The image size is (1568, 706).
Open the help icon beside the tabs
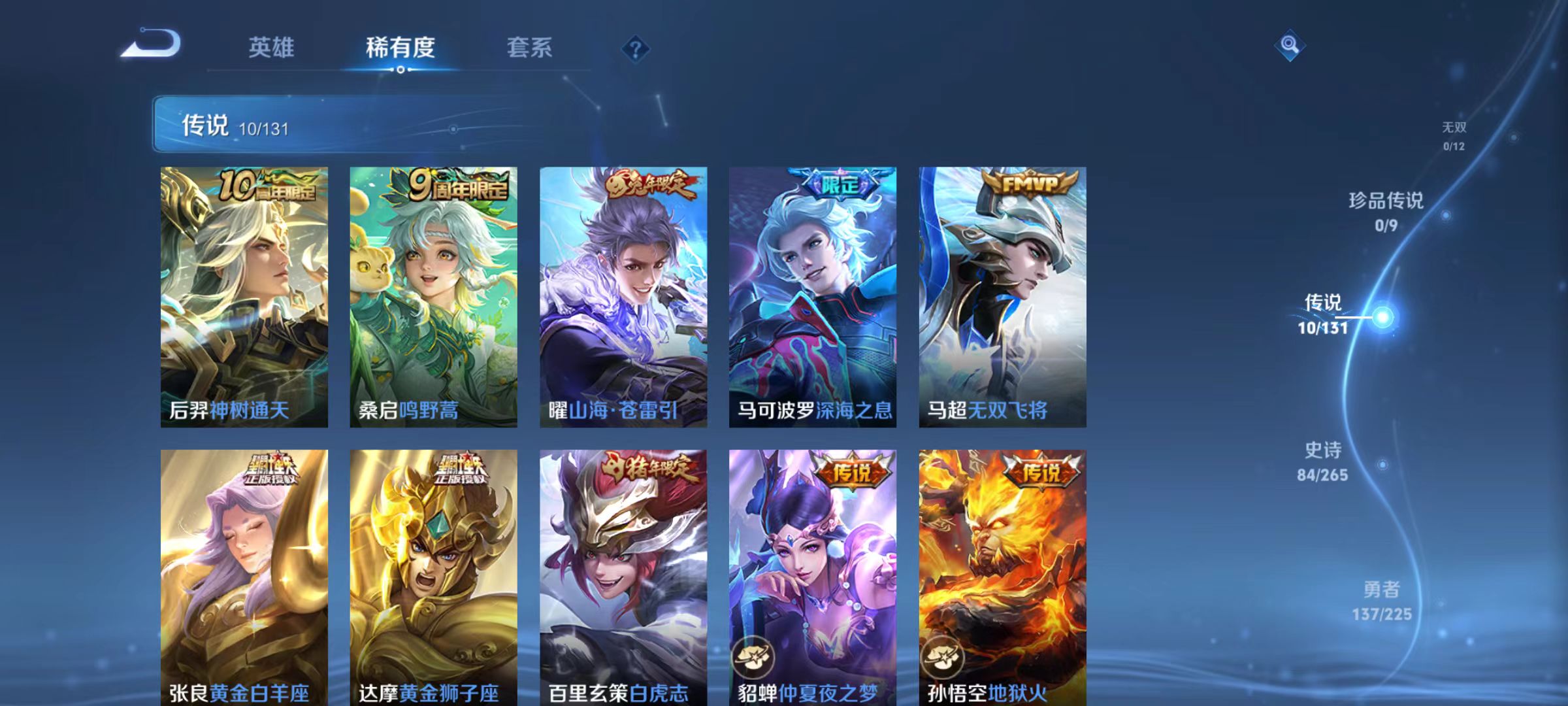point(634,47)
